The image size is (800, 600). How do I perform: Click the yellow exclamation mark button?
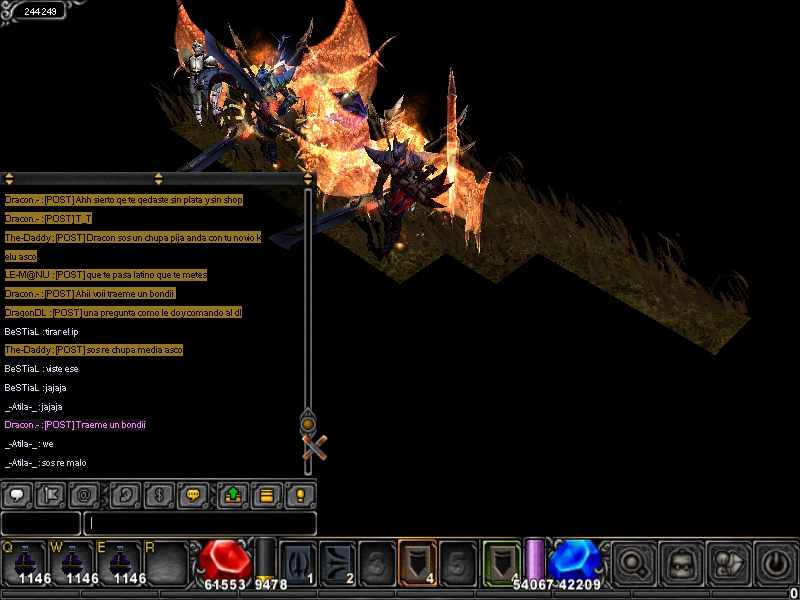click(x=300, y=494)
